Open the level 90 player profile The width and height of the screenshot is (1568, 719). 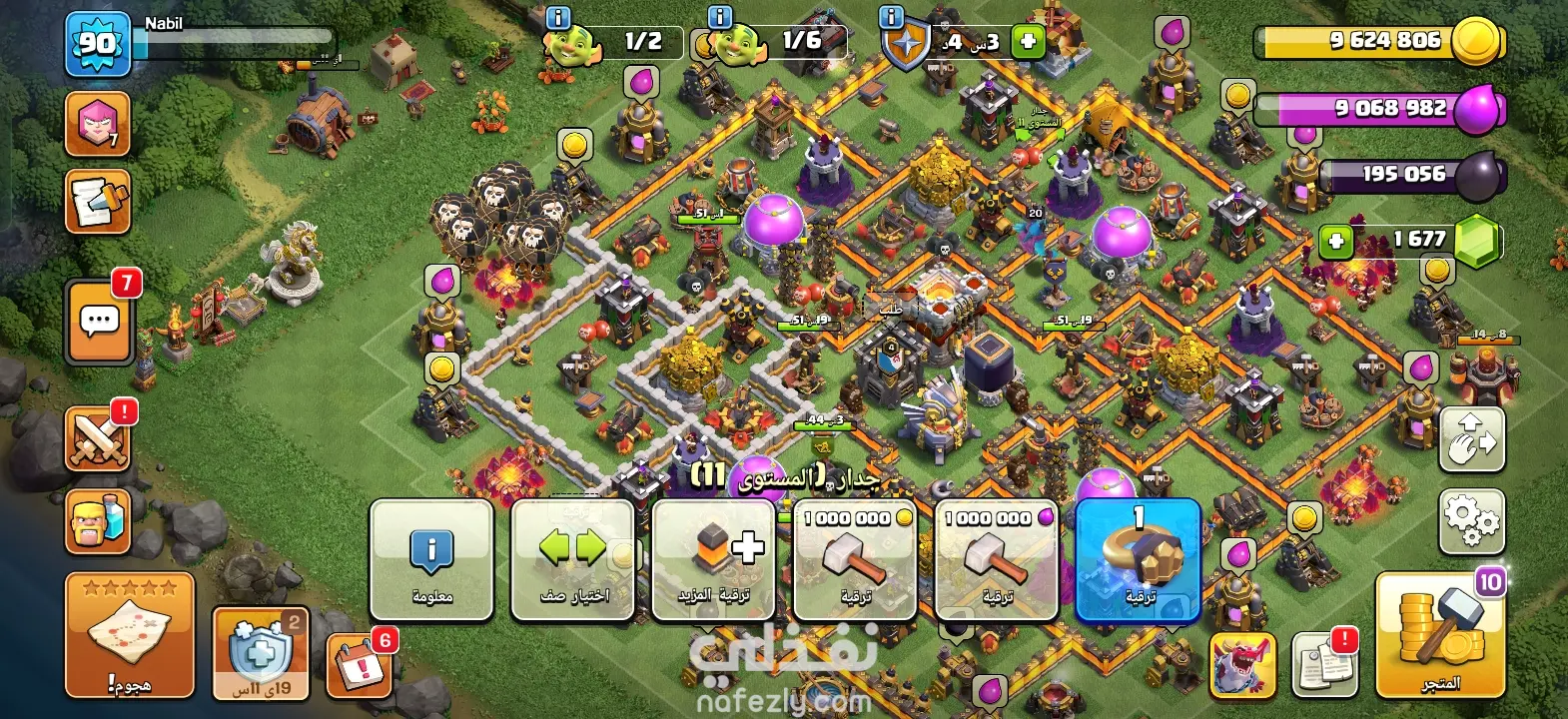(98, 44)
